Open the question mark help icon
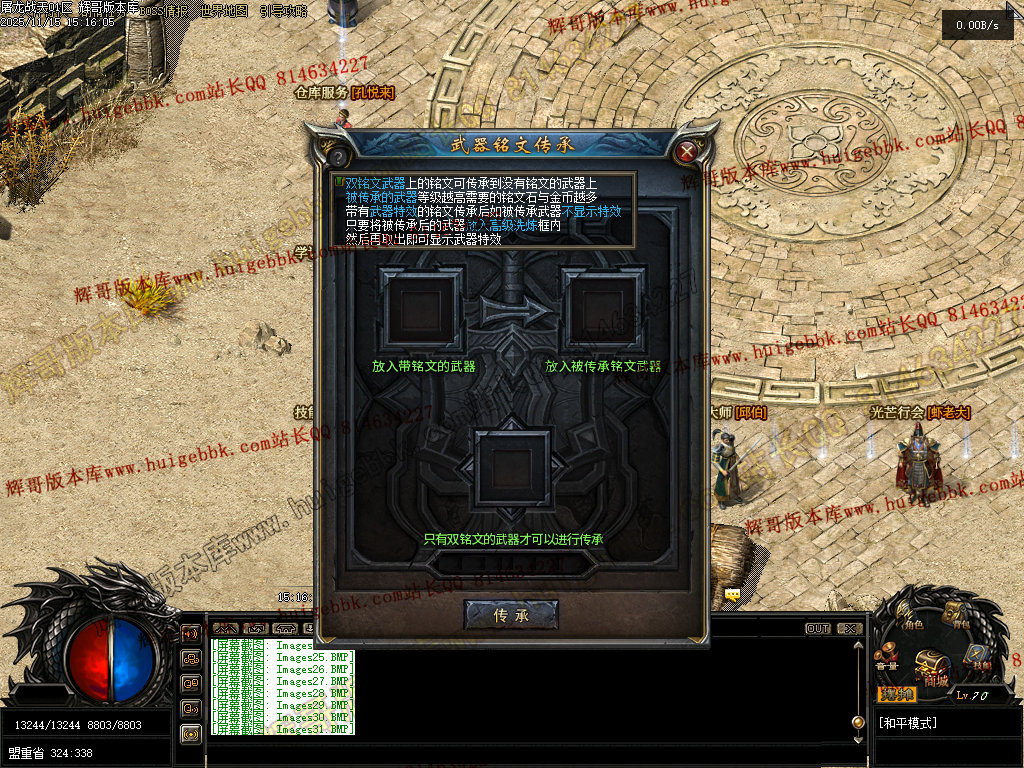1024x768 pixels. [x=338, y=157]
